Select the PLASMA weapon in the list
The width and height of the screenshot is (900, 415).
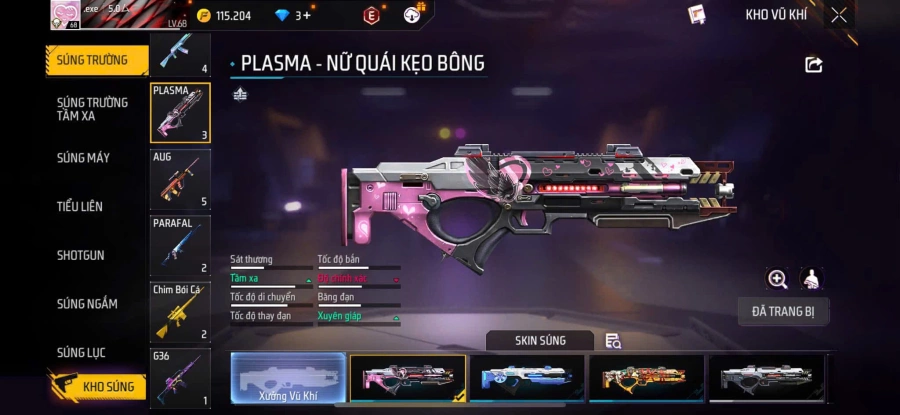pos(180,113)
